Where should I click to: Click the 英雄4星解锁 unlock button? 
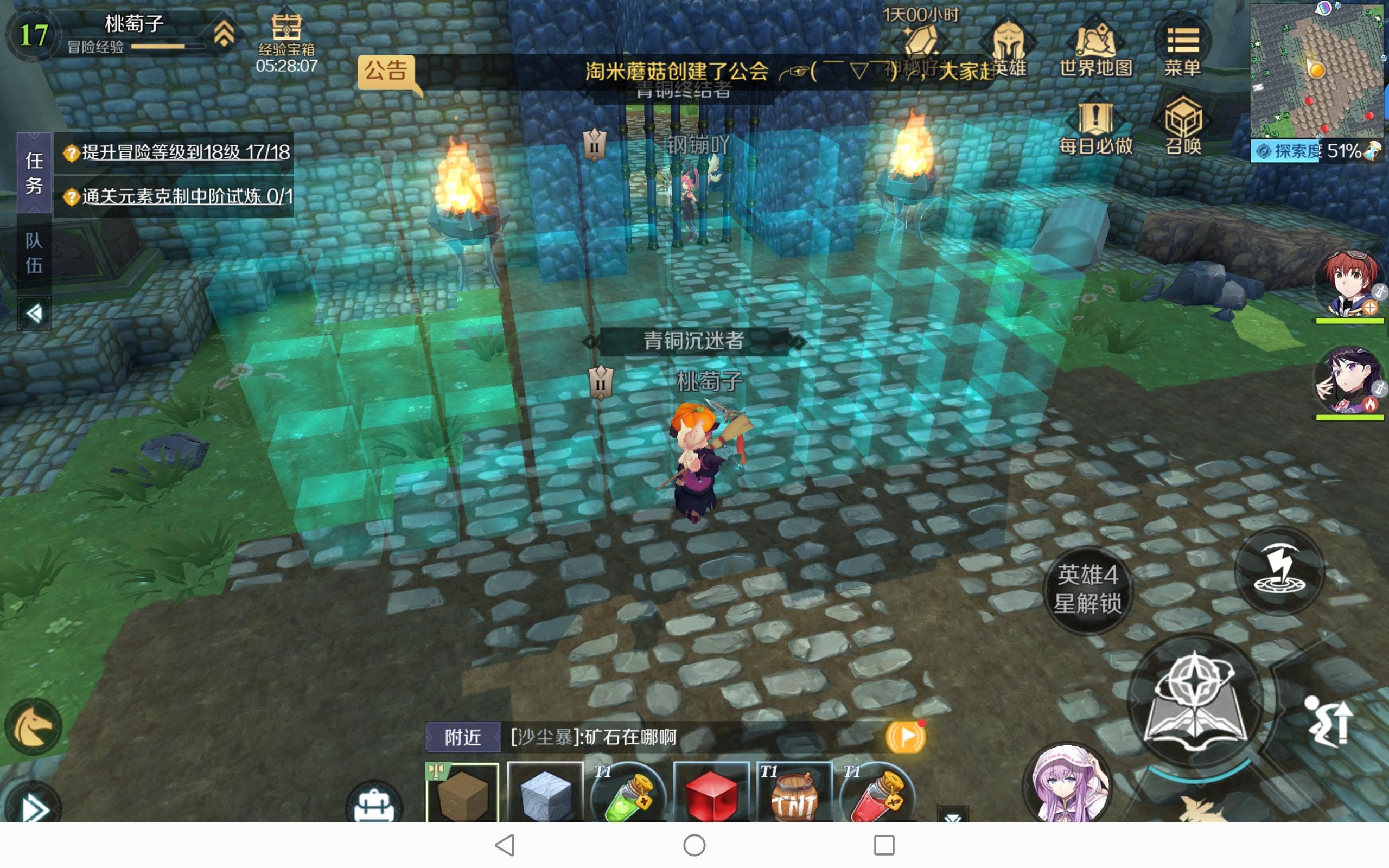tap(1088, 591)
